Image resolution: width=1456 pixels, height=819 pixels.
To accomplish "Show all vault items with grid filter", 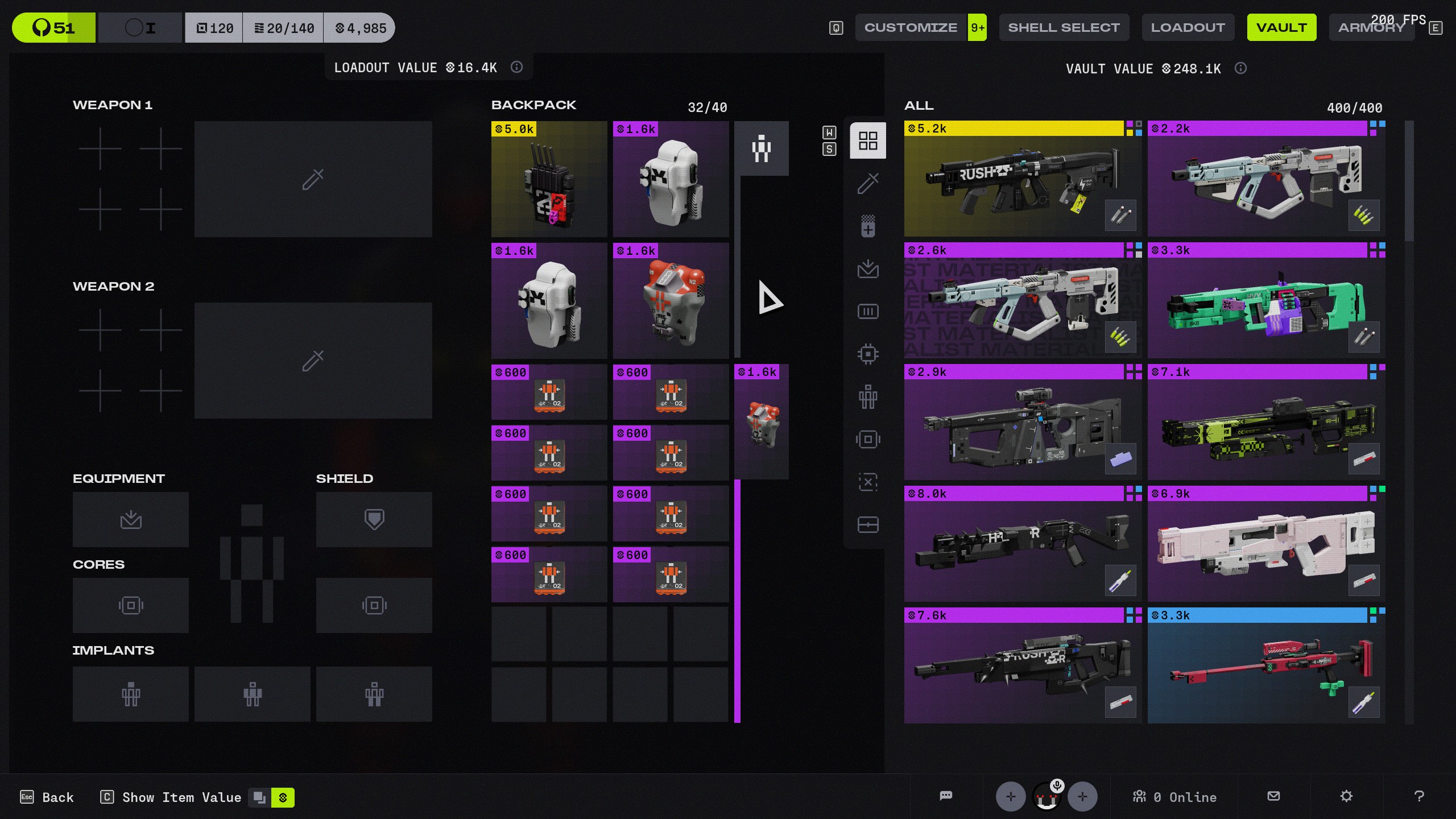I will [x=868, y=140].
